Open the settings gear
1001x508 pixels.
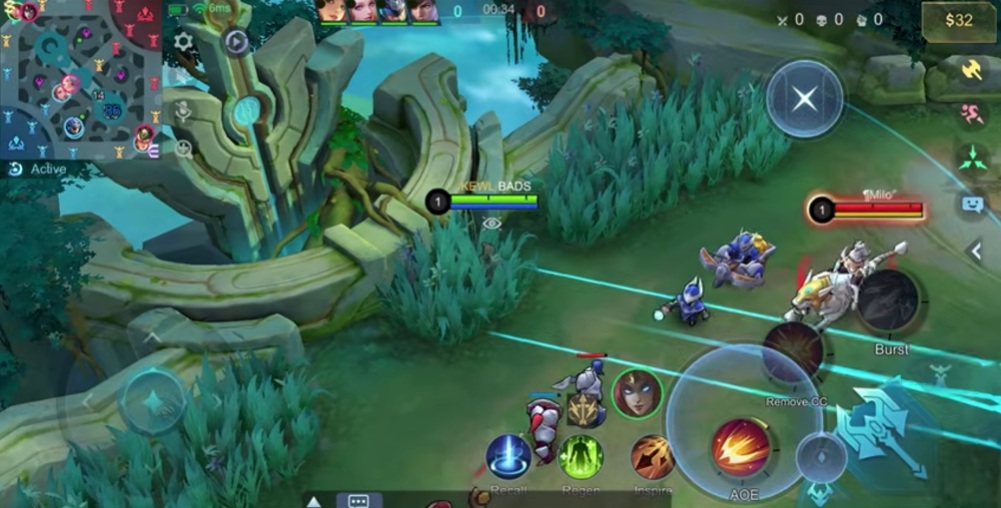pyautogui.click(x=184, y=42)
